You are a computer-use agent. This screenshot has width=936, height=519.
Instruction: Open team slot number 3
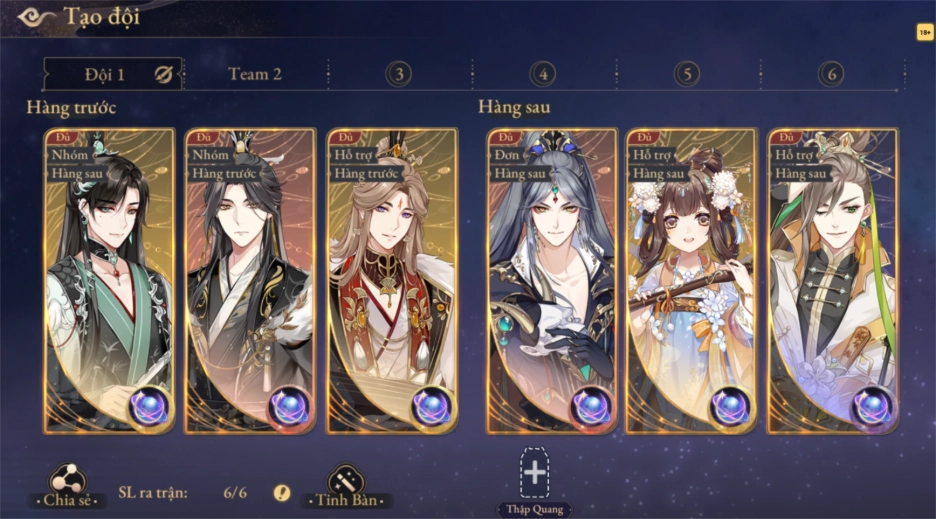click(x=399, y=74)
